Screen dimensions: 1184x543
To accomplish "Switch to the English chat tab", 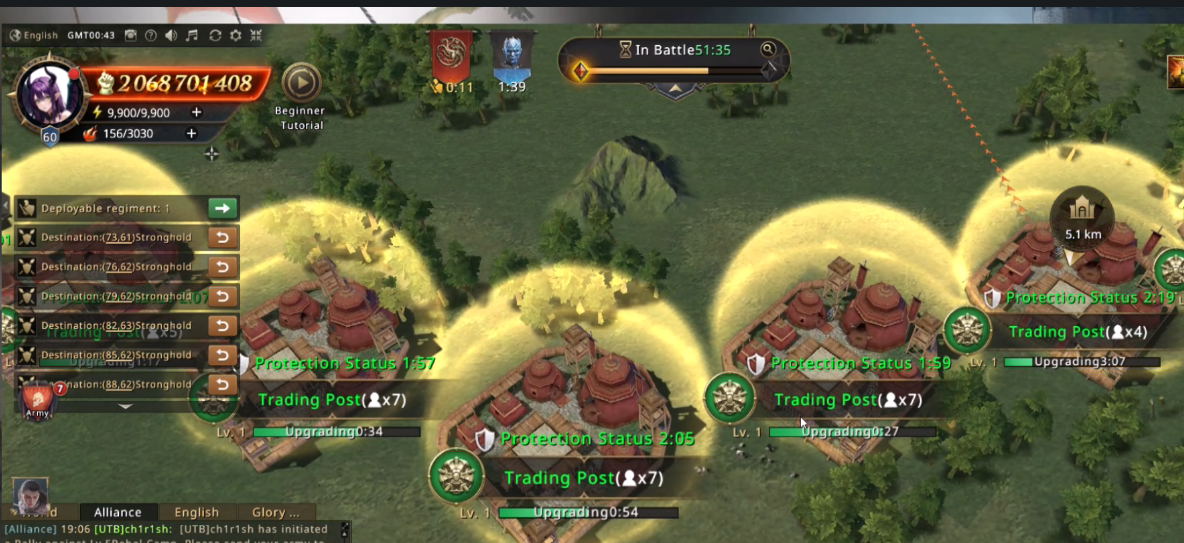I will tap(196, 512).
